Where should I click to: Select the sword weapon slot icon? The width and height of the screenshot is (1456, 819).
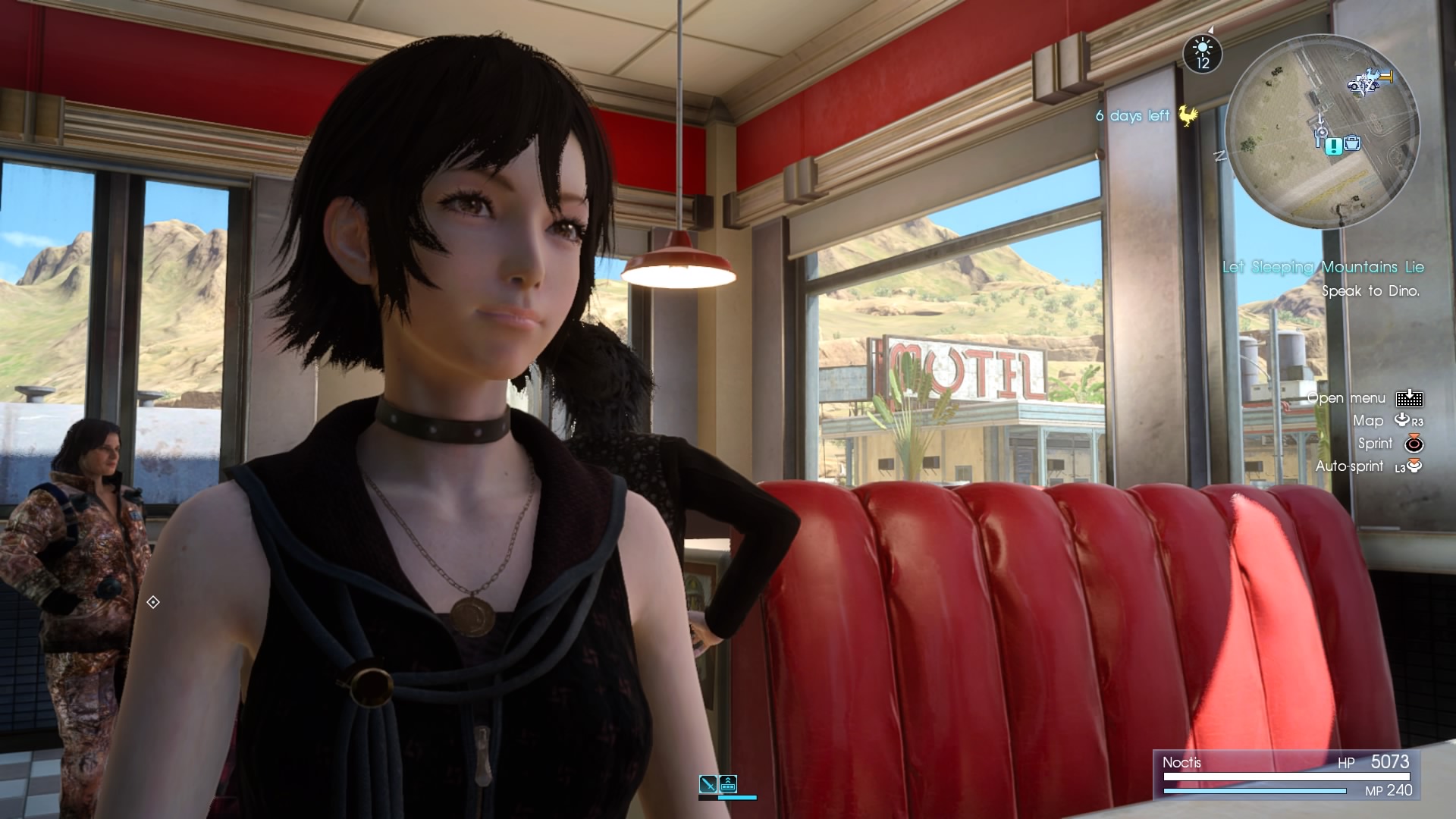pyautogui.click(x=708, y=783)
